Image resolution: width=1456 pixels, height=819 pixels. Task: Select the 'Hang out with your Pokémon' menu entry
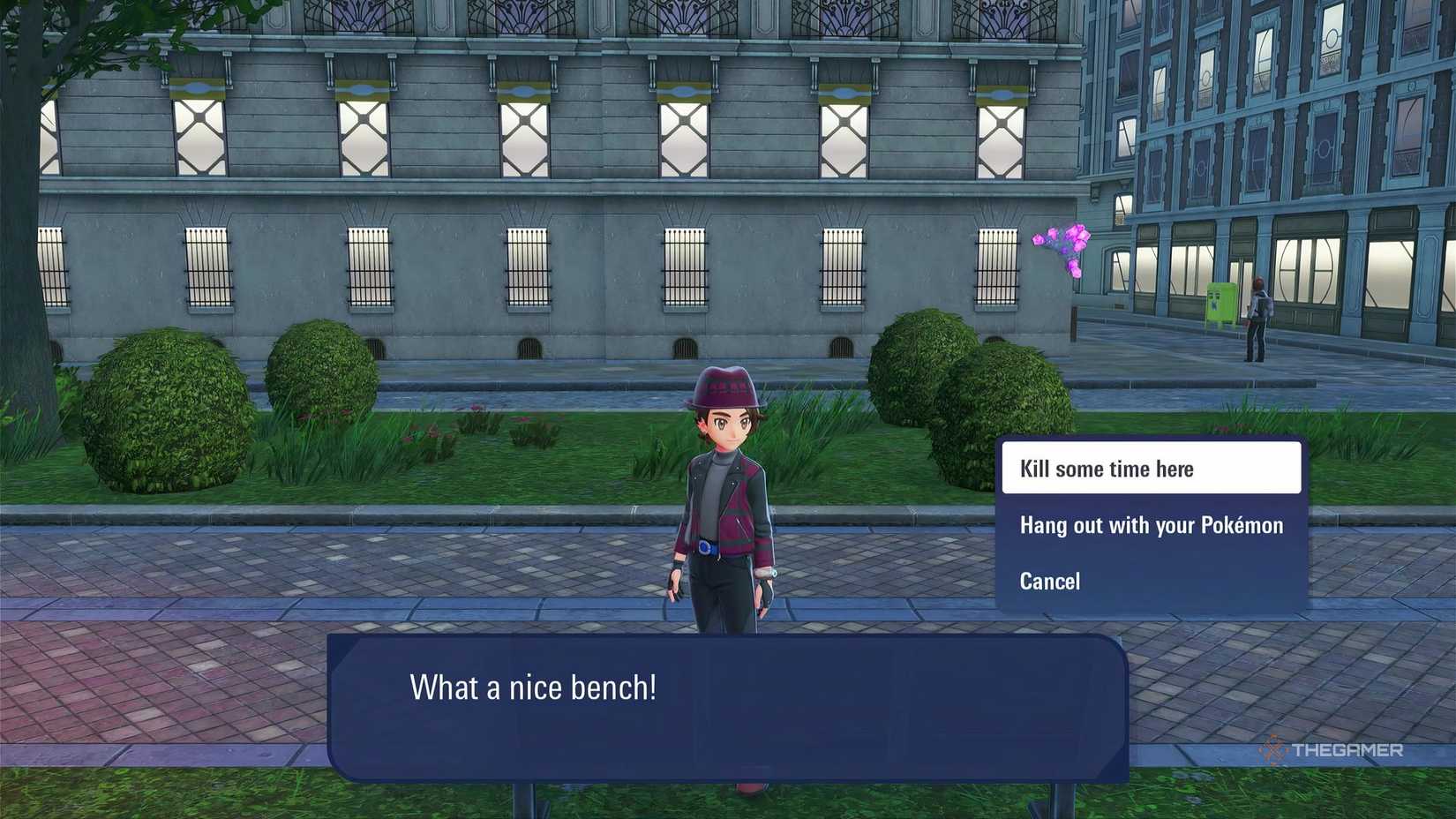[1150, 525]
